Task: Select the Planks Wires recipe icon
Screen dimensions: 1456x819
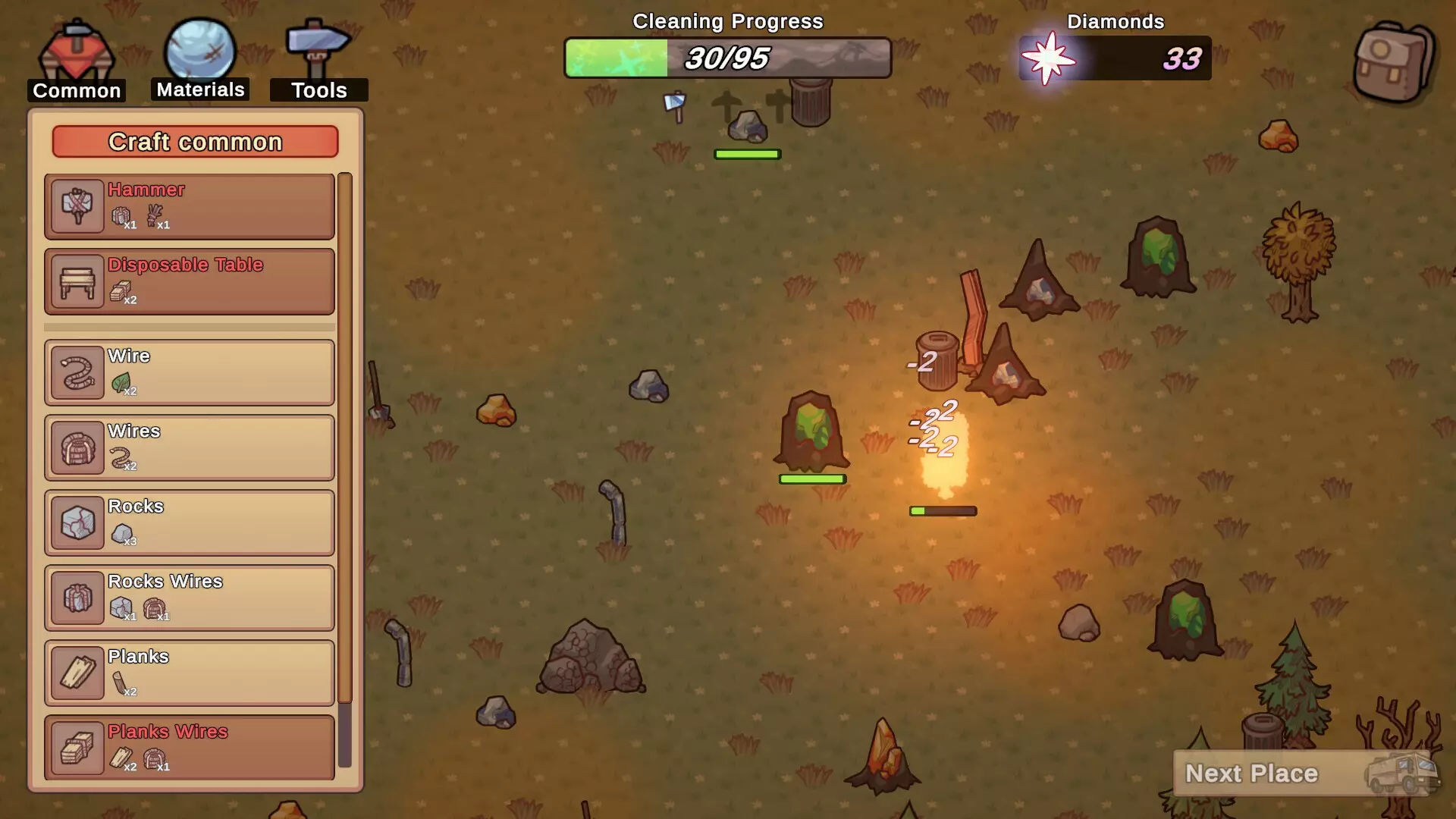Action: click(x=76, y=747)
